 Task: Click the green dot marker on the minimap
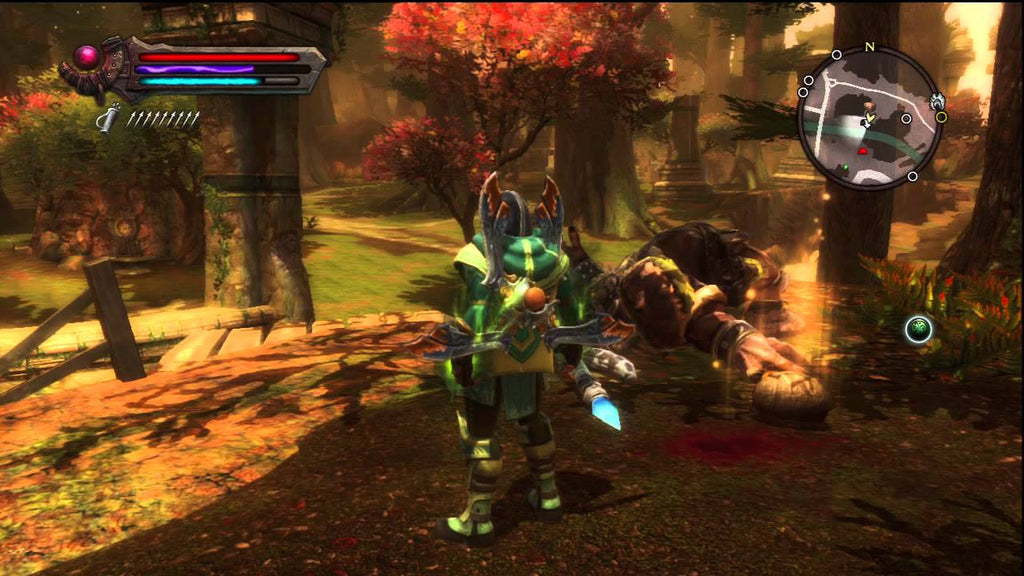point(845,168)
